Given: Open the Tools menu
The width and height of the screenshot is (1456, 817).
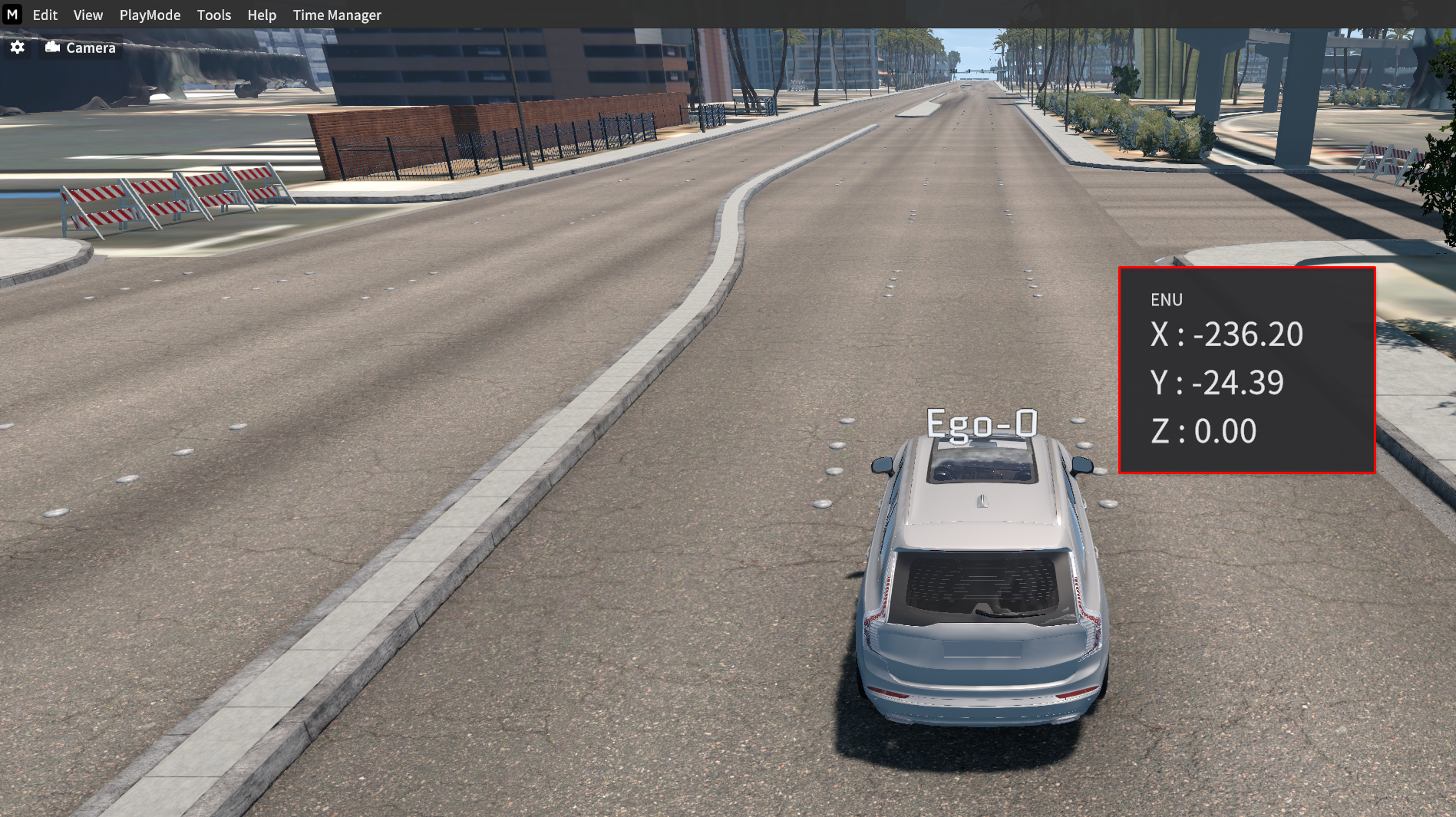Looking at the screenshot, I should tap(214, 15).
